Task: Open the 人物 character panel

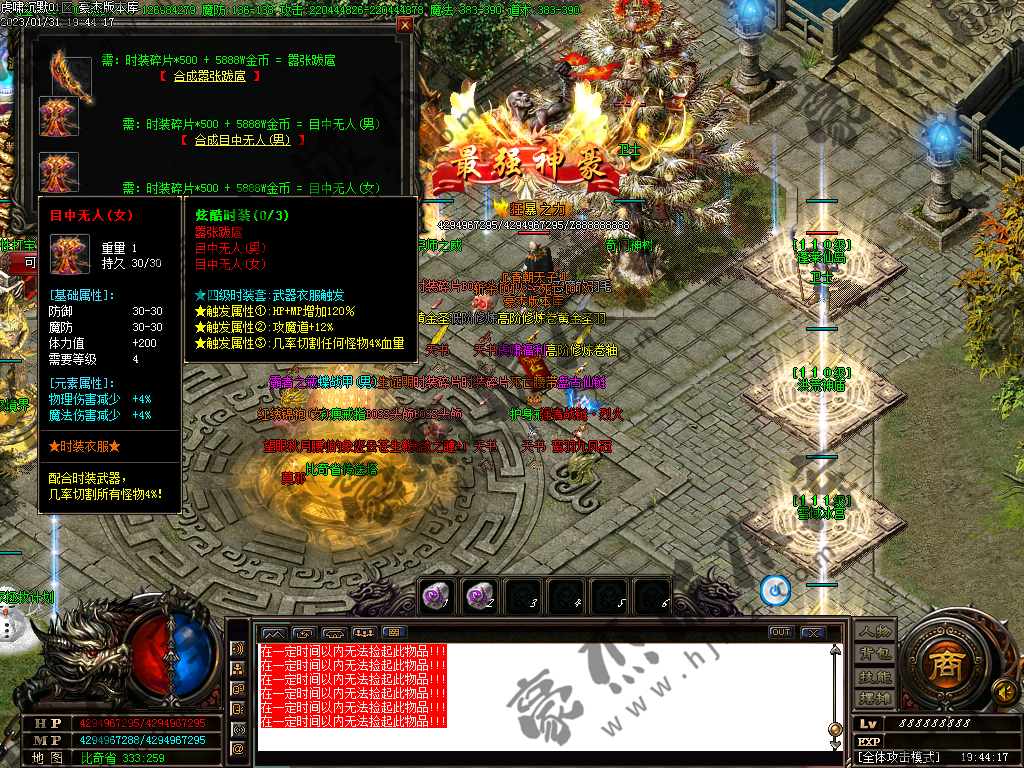Action: click(875, 632)
